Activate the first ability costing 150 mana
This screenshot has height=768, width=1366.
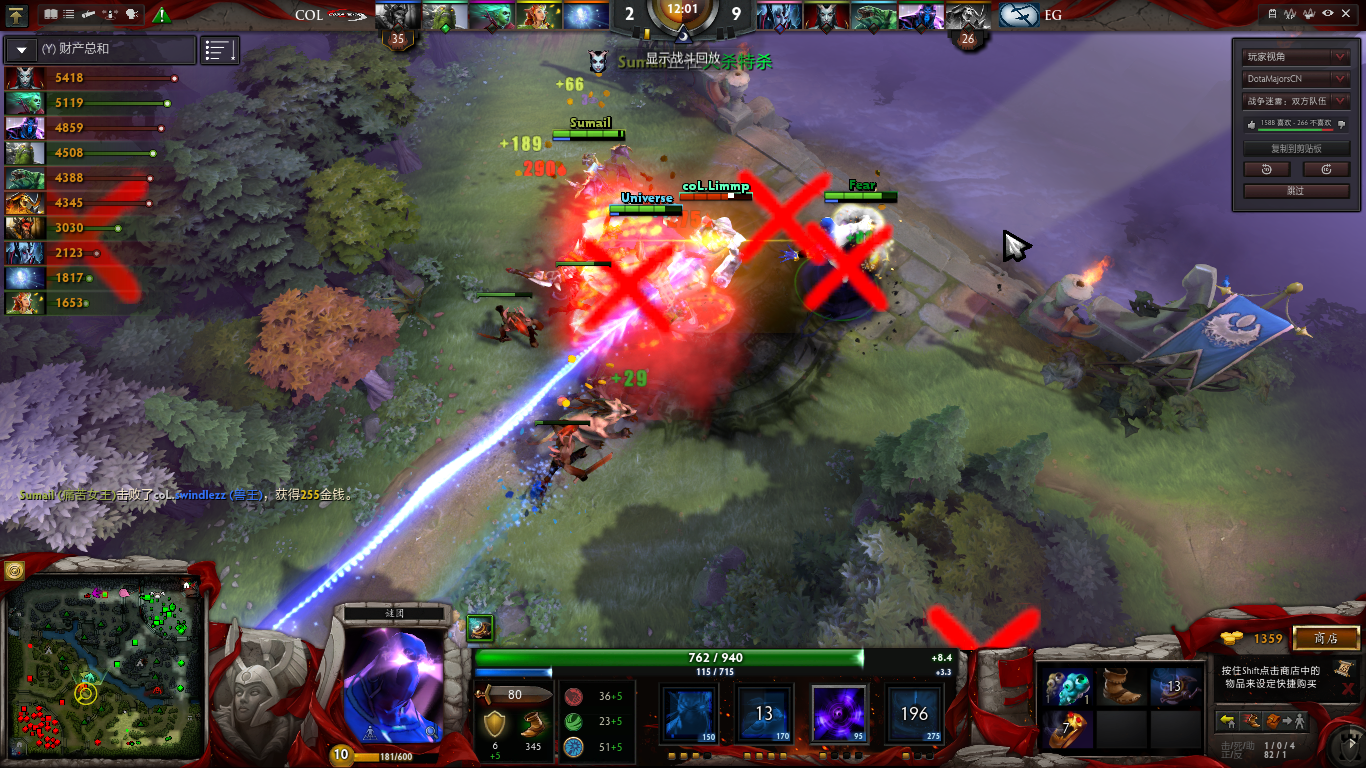[x=687, y=713]
